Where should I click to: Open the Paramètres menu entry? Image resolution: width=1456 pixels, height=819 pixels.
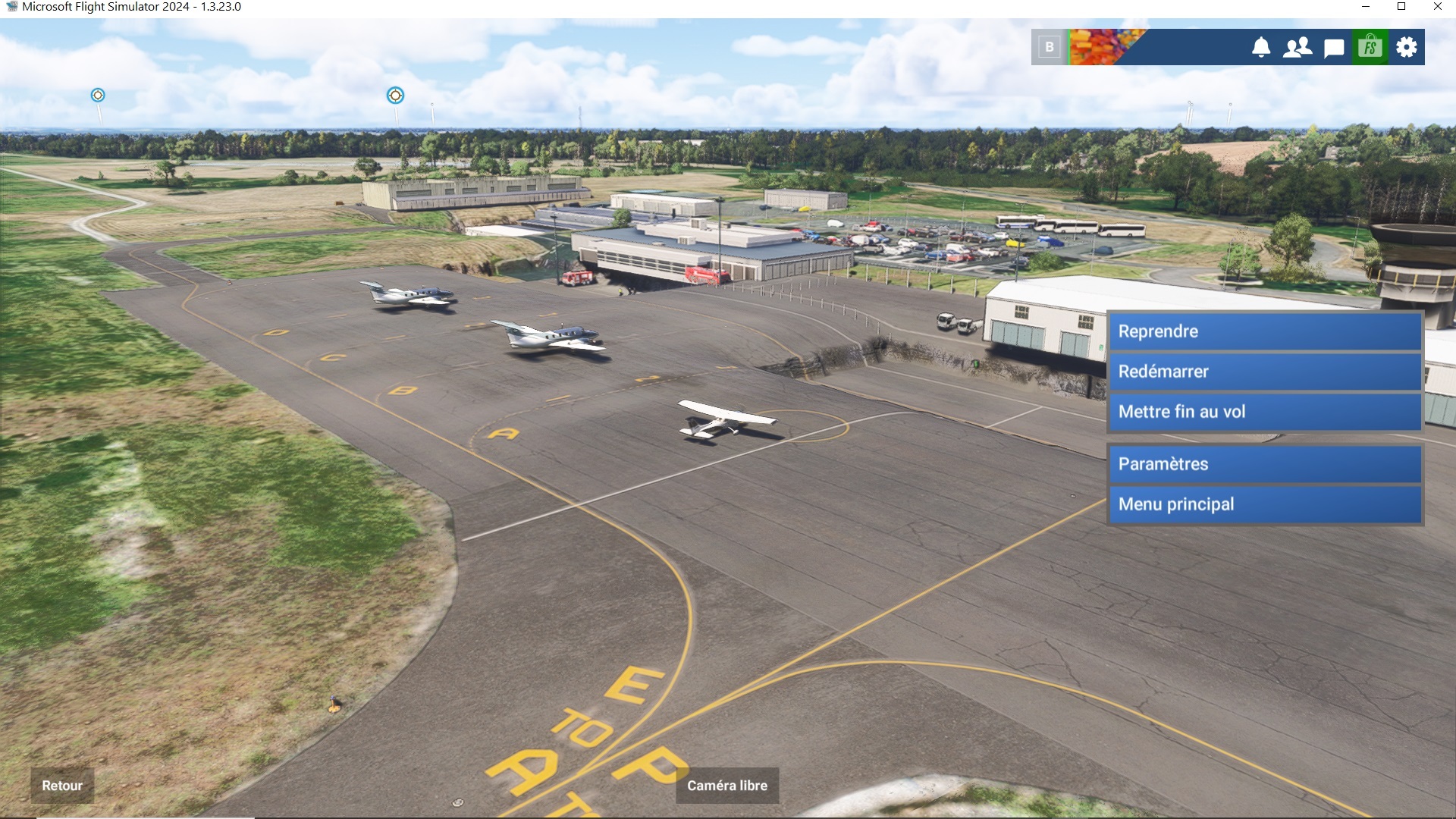pos(1264,464)
